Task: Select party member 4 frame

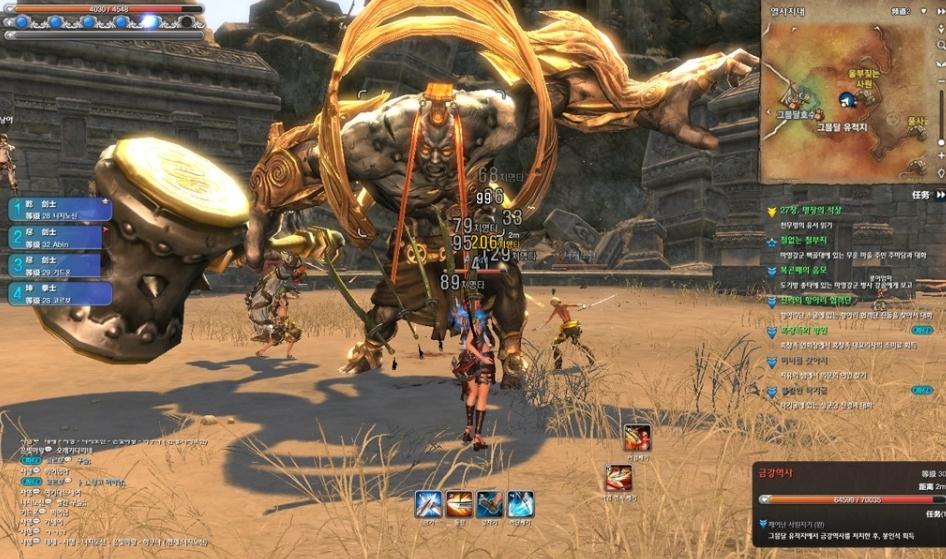Action: (60, 293)
